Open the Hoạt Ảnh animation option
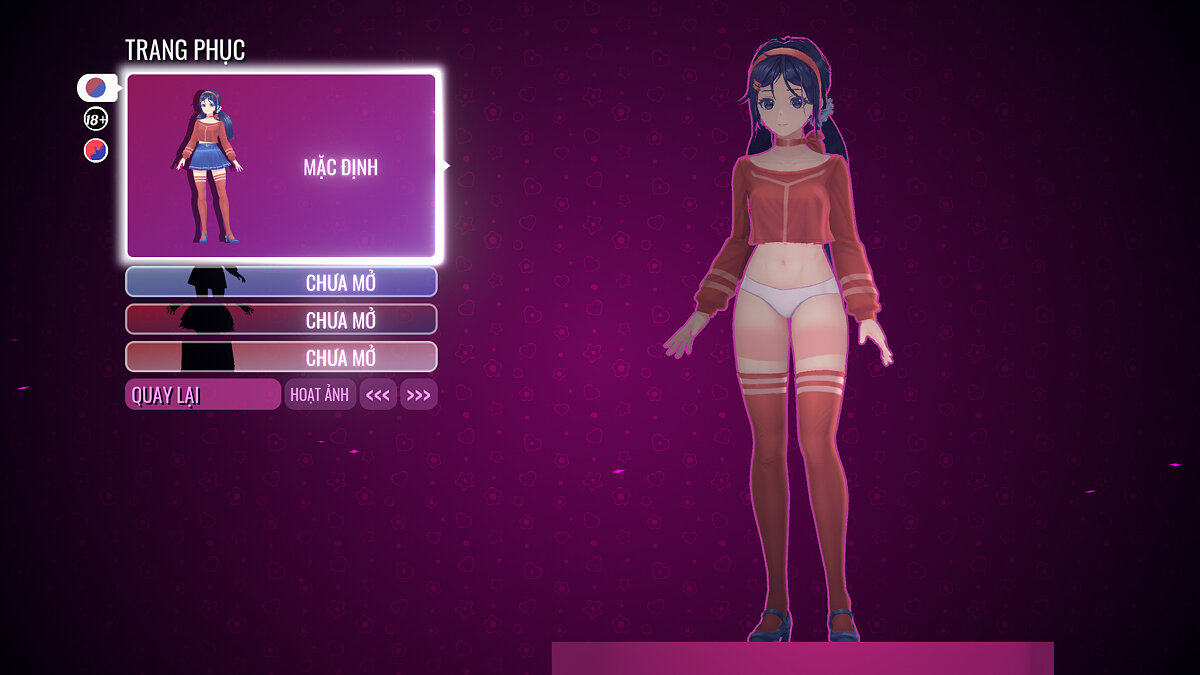1200x675 pixels. pyautogui.click(x=320, y=395)
